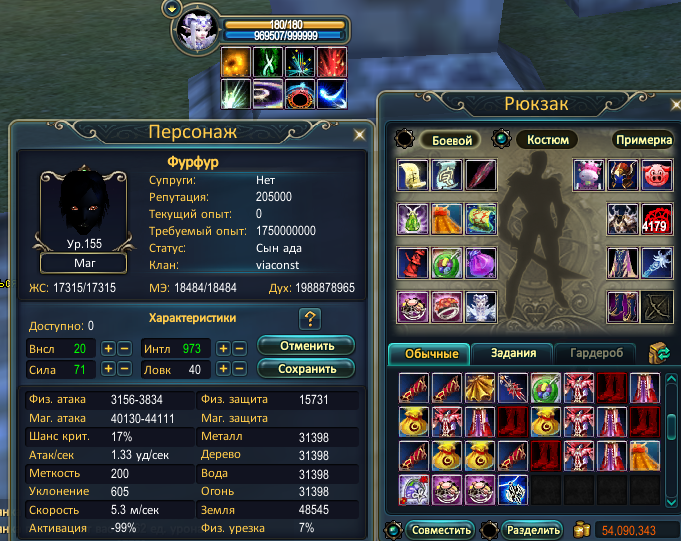Switch to the Задания inventory tab
The image size is (681, 541).
pyautogui.click(x=520, y=353)
